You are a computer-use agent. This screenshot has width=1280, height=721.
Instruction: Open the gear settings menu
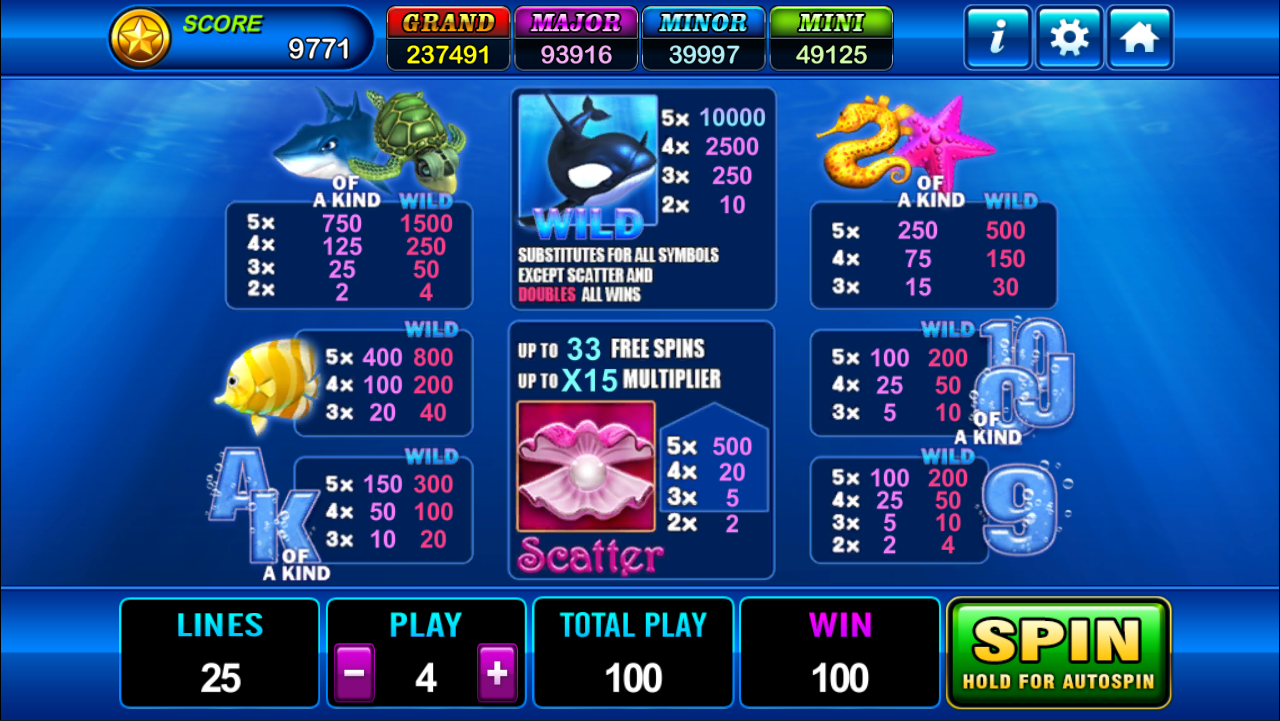1069,38
